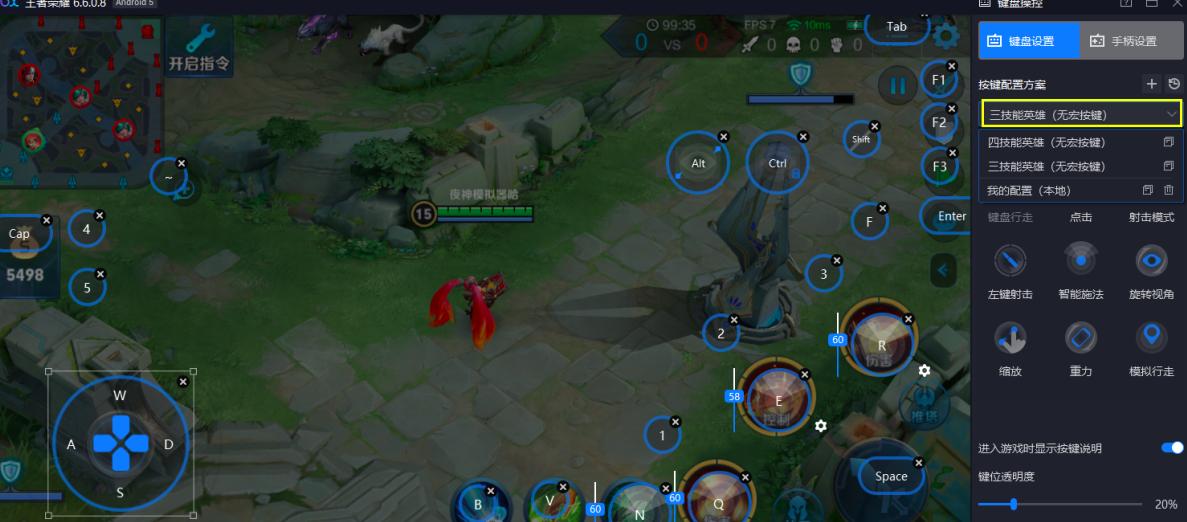Image resolution: width=1187 pixels, height=522 pixels.
Task: Add a new key scheme with plus button
Action: pyautogui.click(x=1151, y=85)
